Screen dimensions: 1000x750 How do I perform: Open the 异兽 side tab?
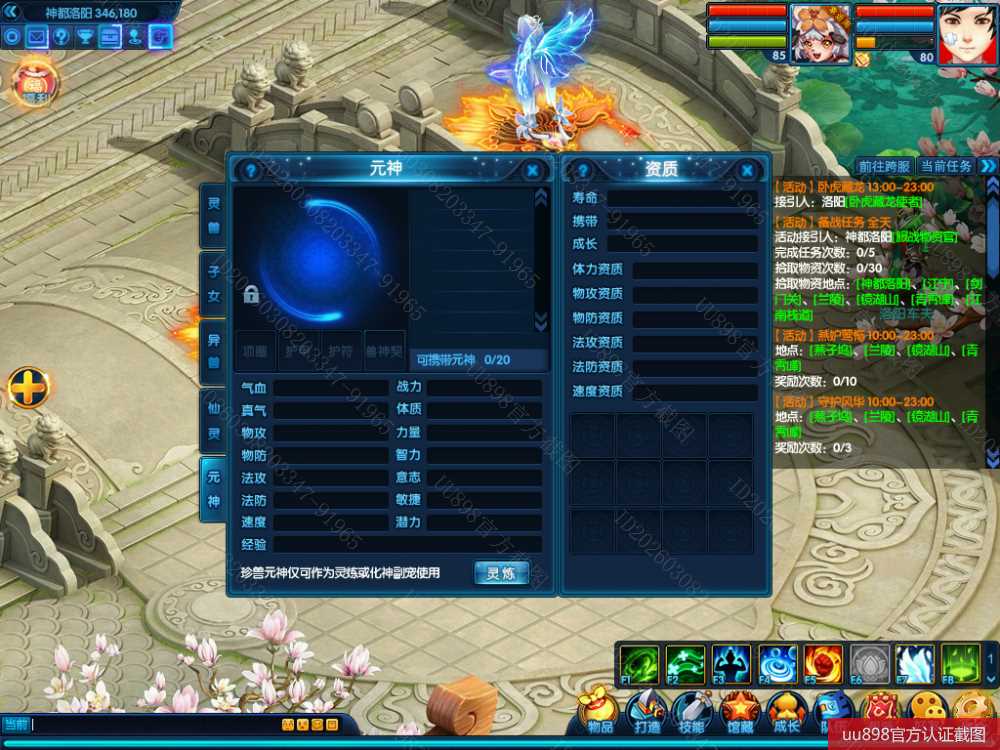coord(213,352)
